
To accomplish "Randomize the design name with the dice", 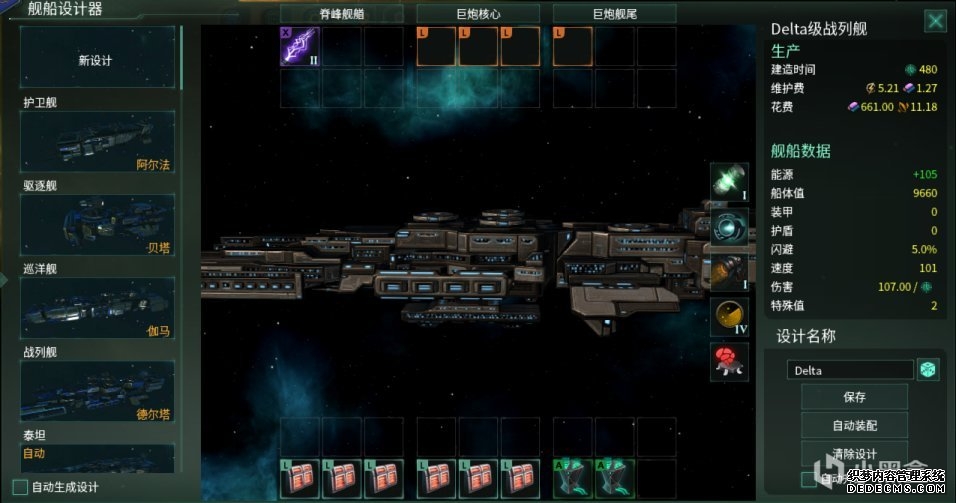I will (x=929, y=370).
